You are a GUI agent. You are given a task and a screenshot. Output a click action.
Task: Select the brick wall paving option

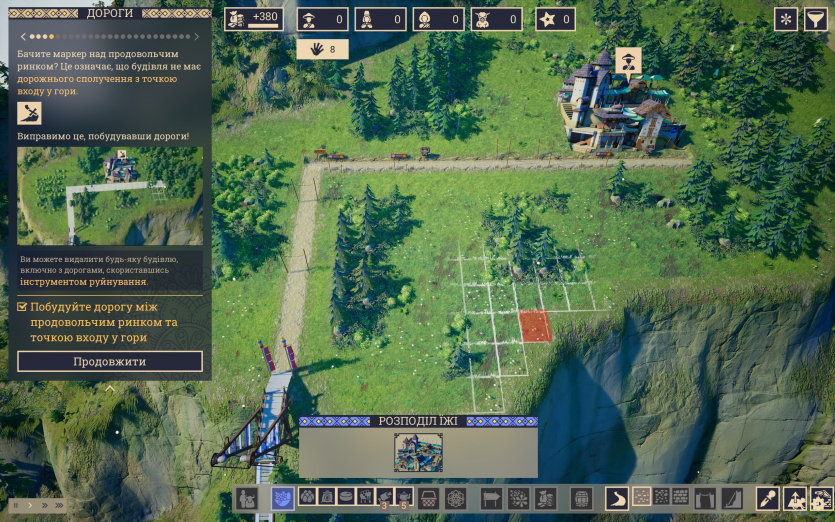680,497
